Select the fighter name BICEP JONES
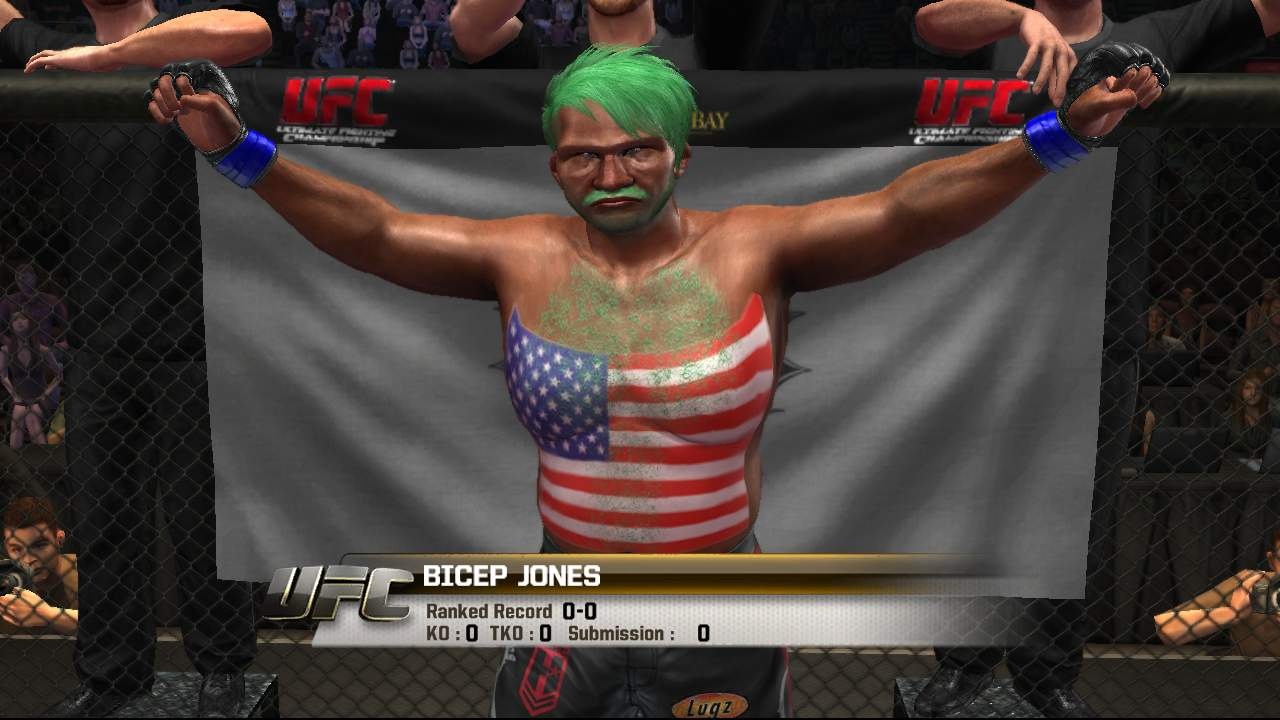 (x=513, y=574)
